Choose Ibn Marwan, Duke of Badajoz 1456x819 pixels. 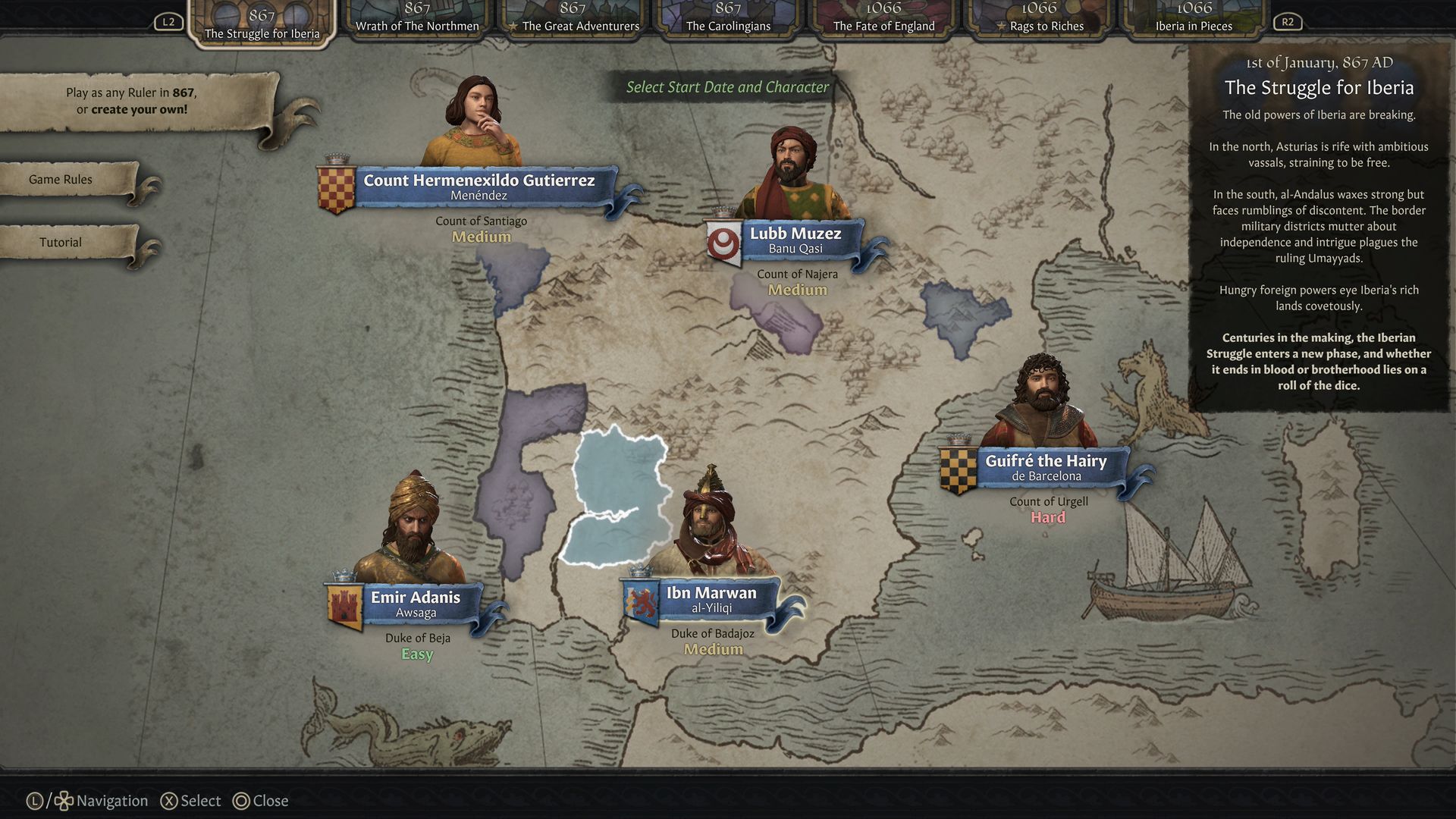(711, 599)
